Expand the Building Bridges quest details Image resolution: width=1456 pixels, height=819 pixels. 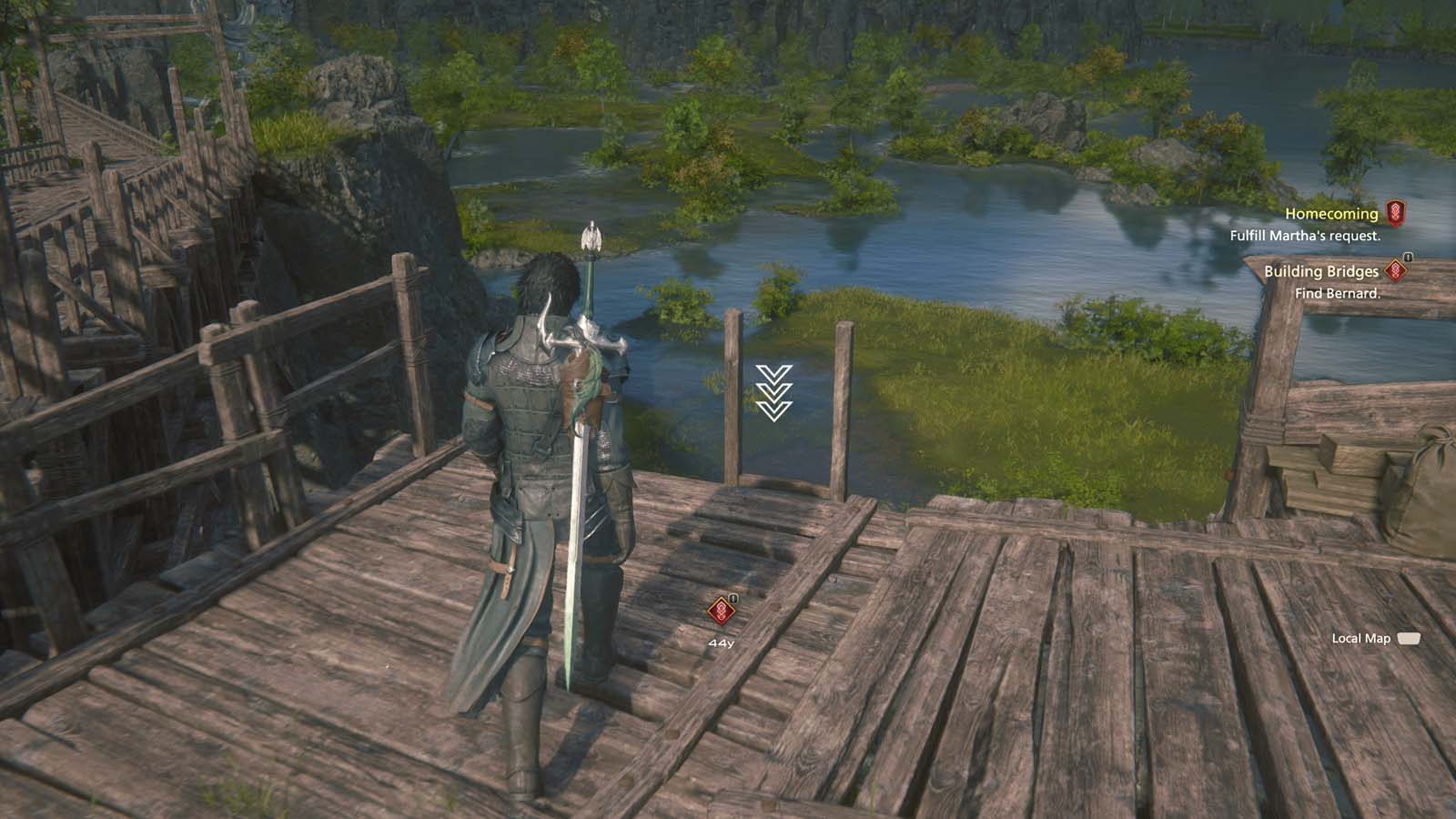click(1321, 270)
